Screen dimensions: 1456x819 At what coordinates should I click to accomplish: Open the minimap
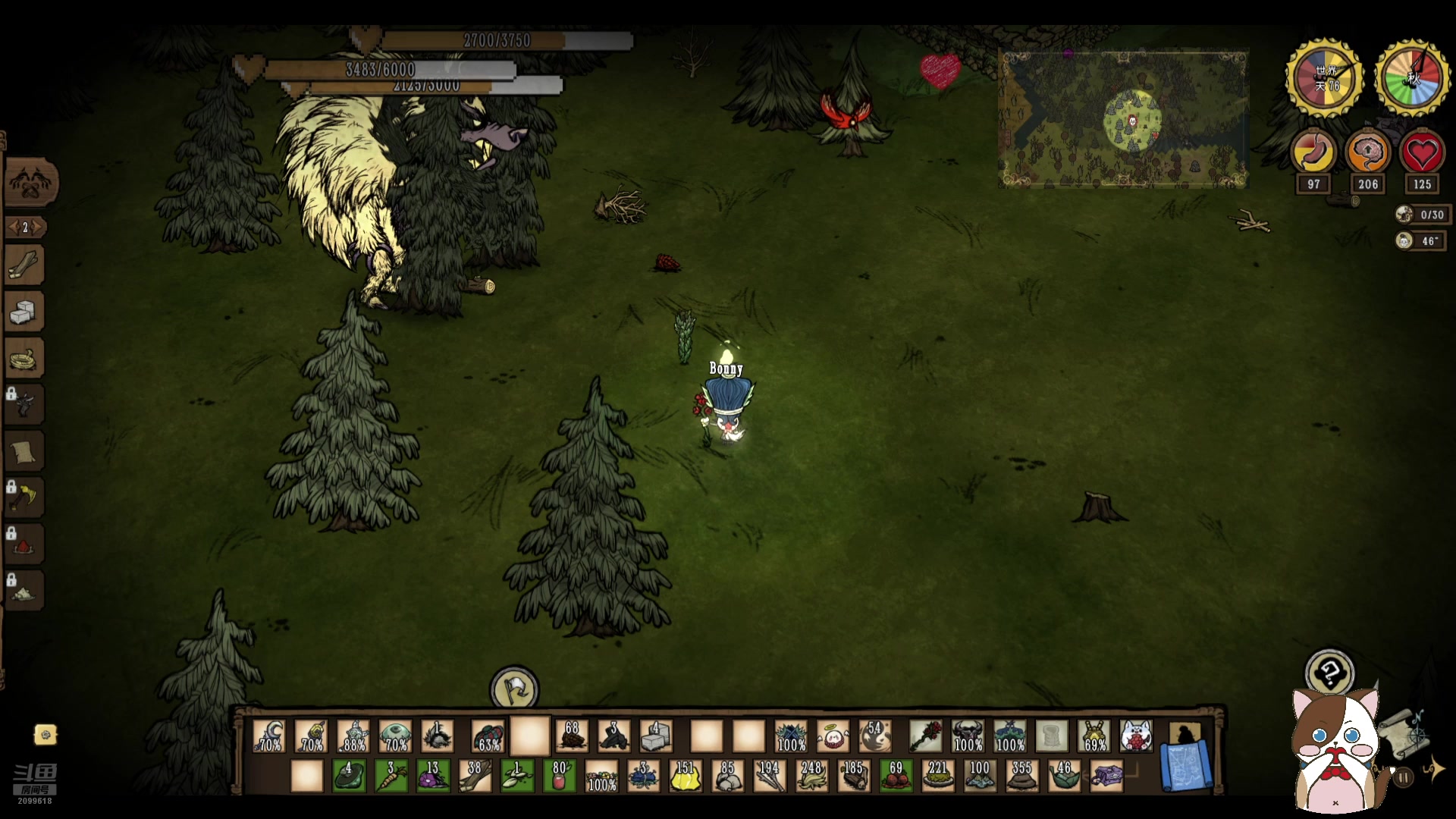coord(1123,119)
